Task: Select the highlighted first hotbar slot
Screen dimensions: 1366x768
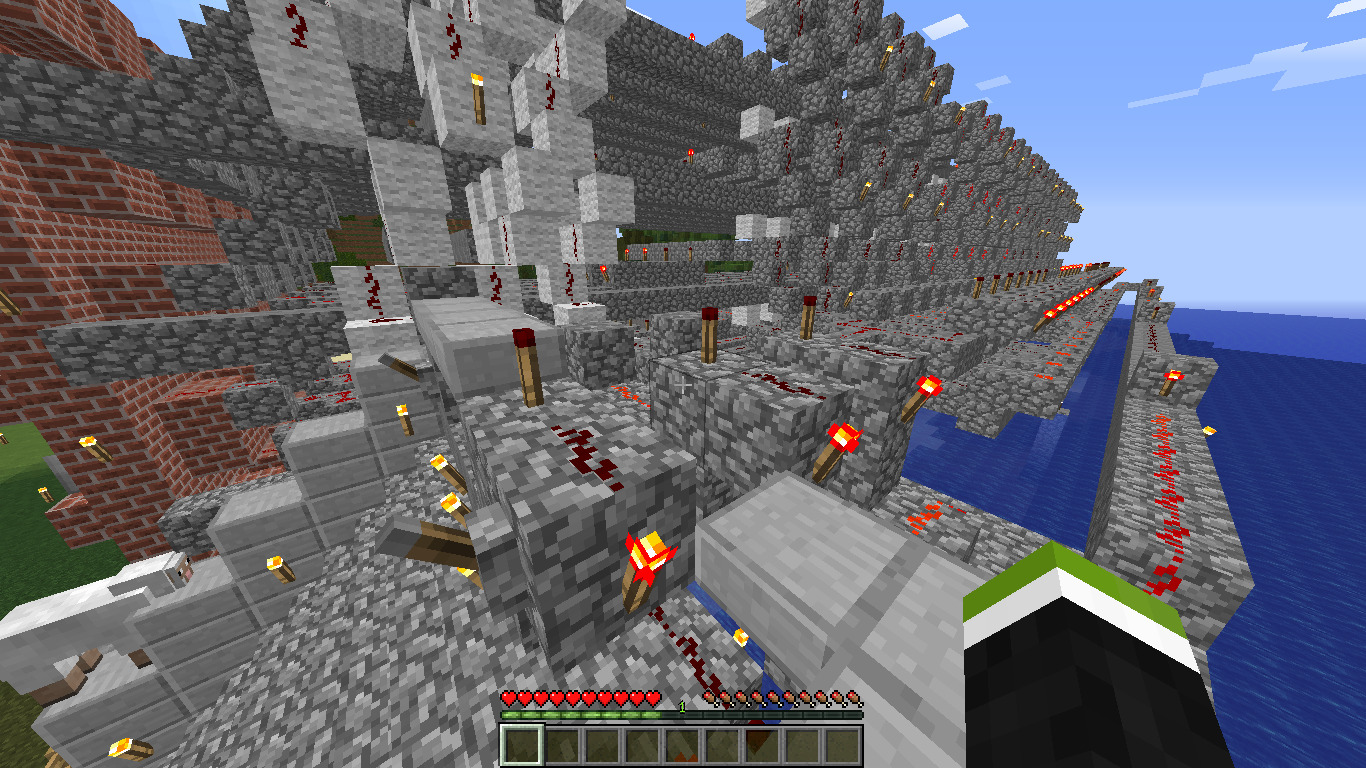Action: click(x=521, y=745)
